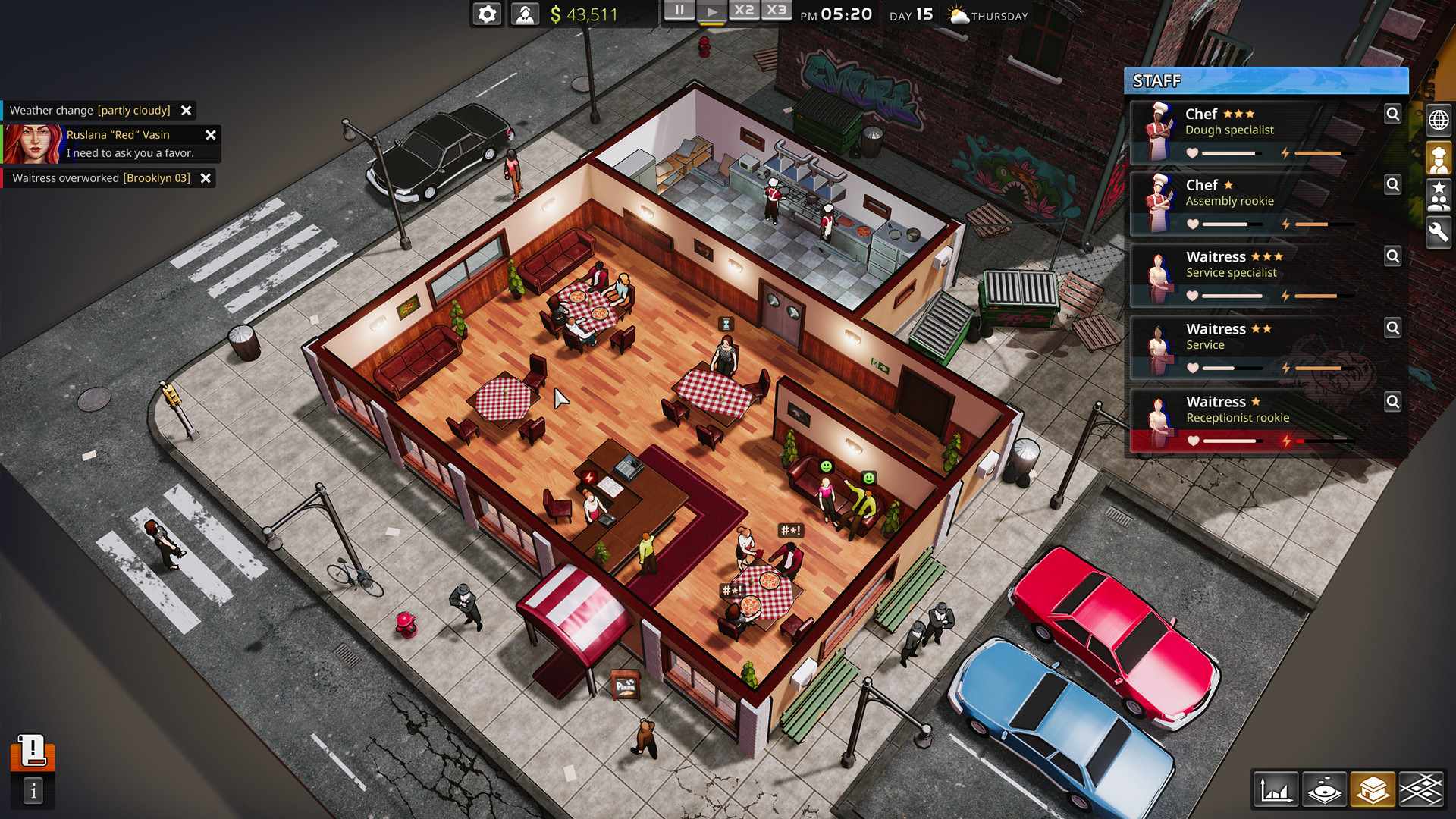Open the fame and customers panel
Screen dimensions: 1456x819
[1439, 195]
